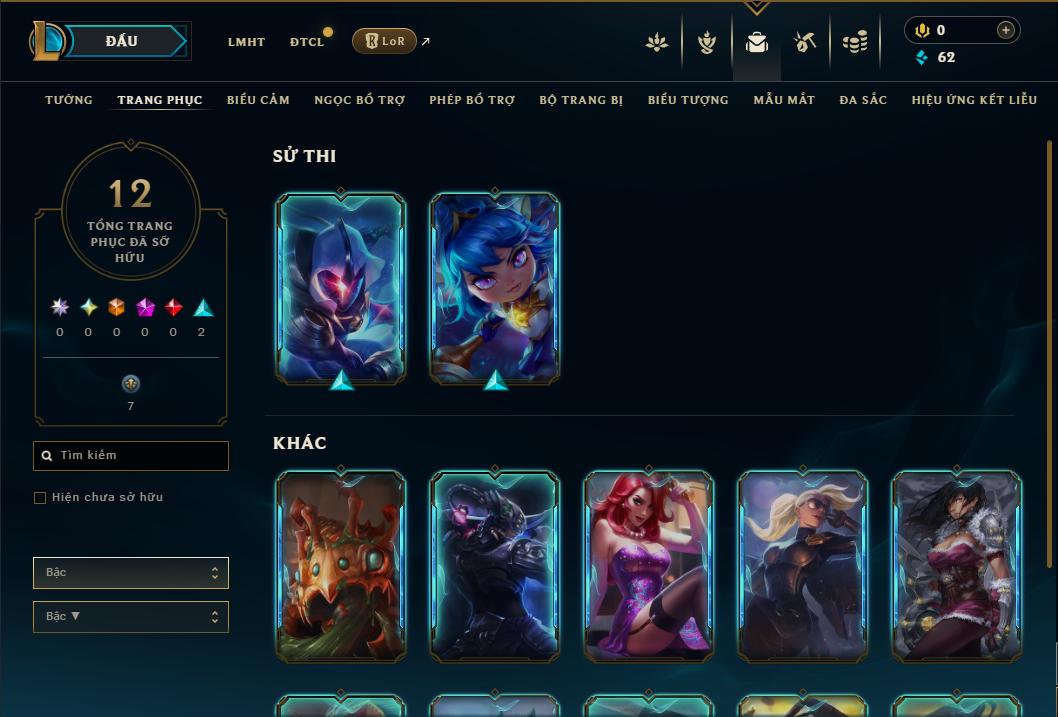
Task: Open the LMHT section
Action: click(x=246, y=42)
